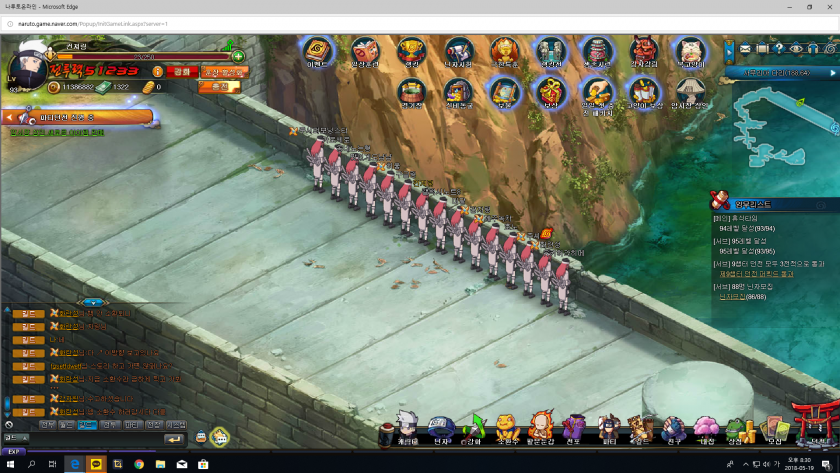
Task: Open the orange info icon near combat power
Action: [x=157, y=72]
